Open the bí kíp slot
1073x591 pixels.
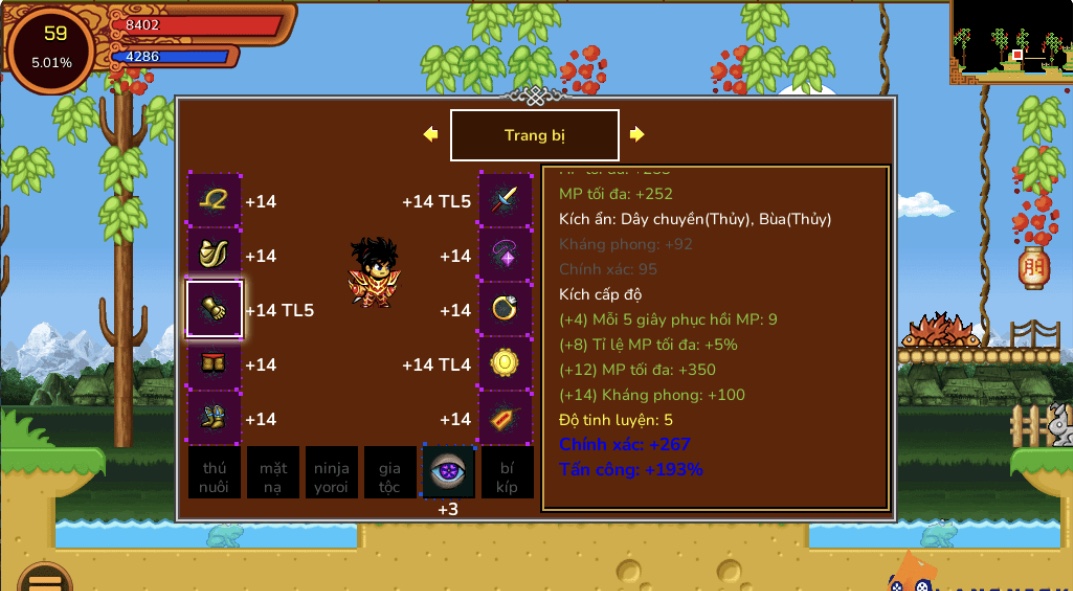(506, 472)
